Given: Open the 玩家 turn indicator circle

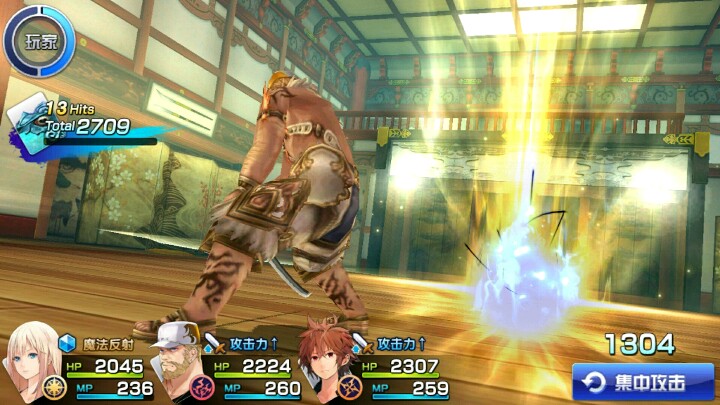Looking at the screenshot, I should (39, 40).
